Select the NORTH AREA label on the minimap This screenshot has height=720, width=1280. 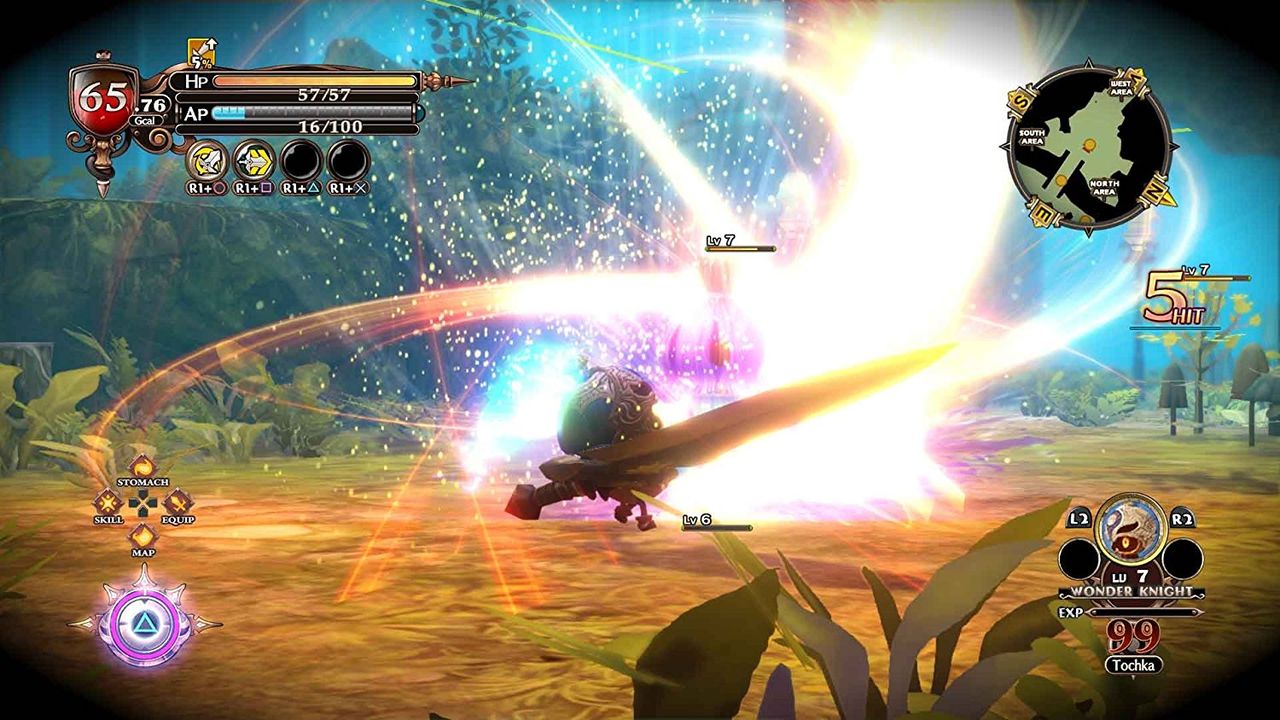point(1103,185)
